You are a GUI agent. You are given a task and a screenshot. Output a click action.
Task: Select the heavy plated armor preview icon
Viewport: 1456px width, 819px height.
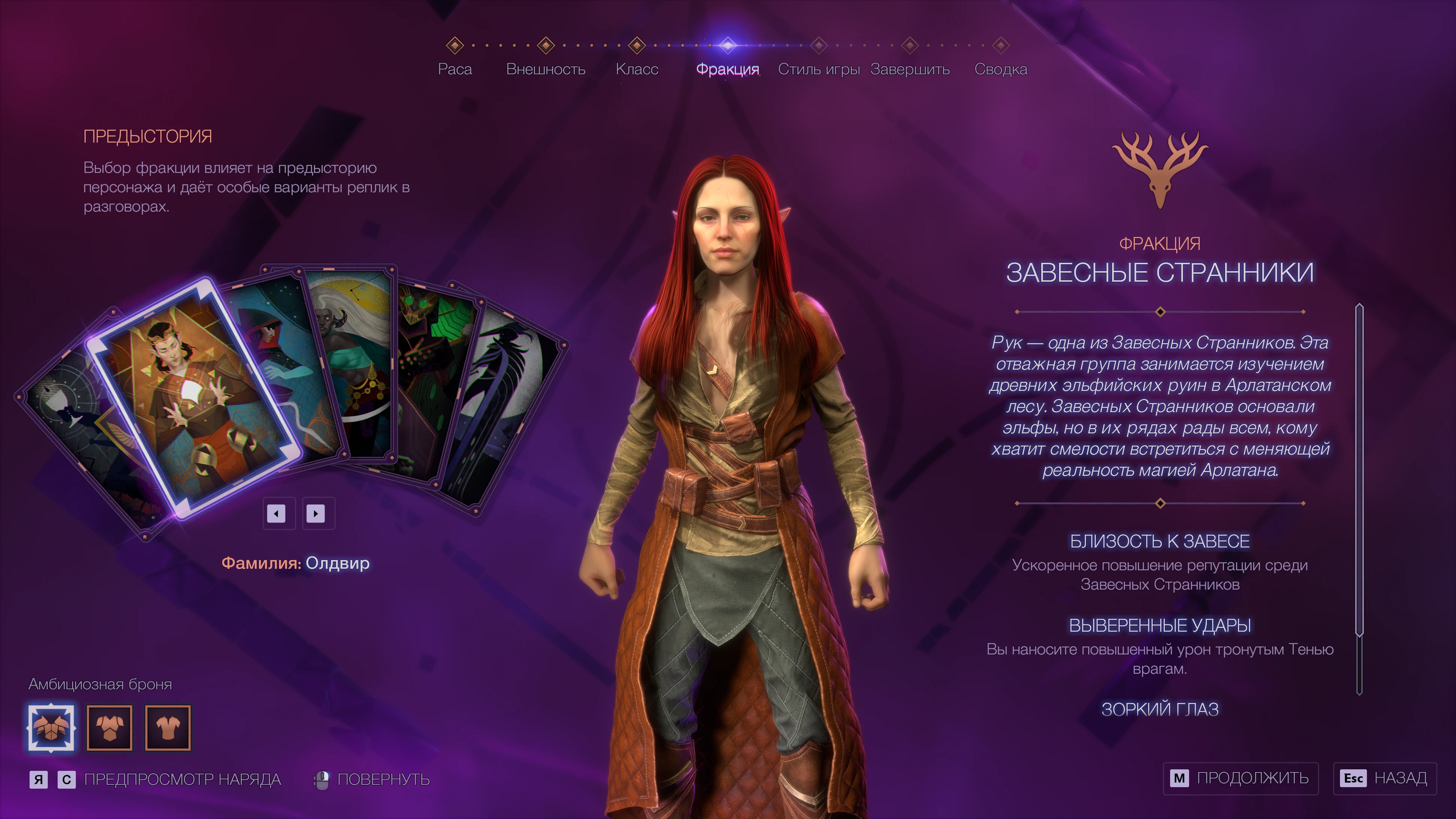click(51, 727)
